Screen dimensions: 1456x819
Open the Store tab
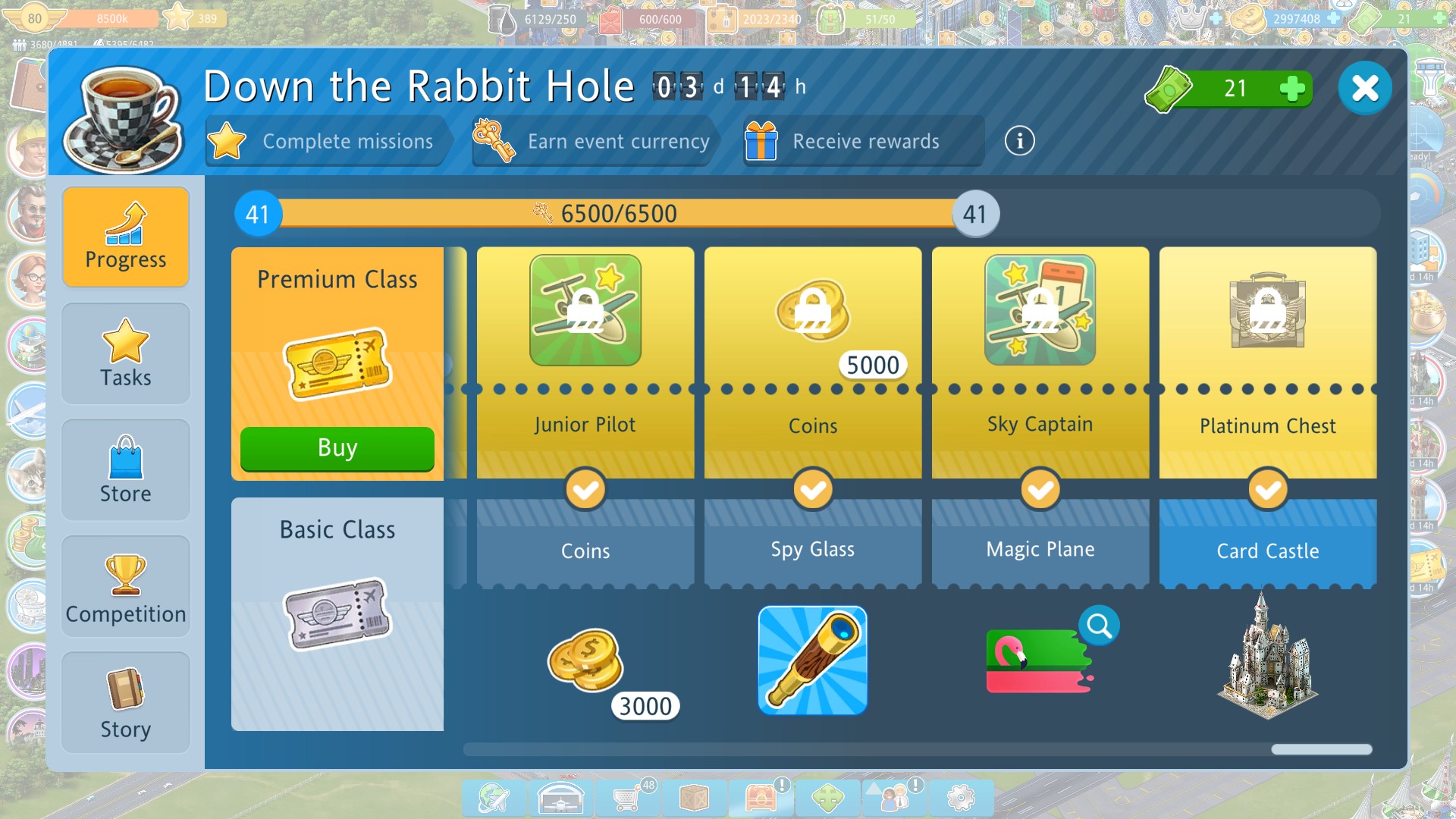click(x=126, y=470)
